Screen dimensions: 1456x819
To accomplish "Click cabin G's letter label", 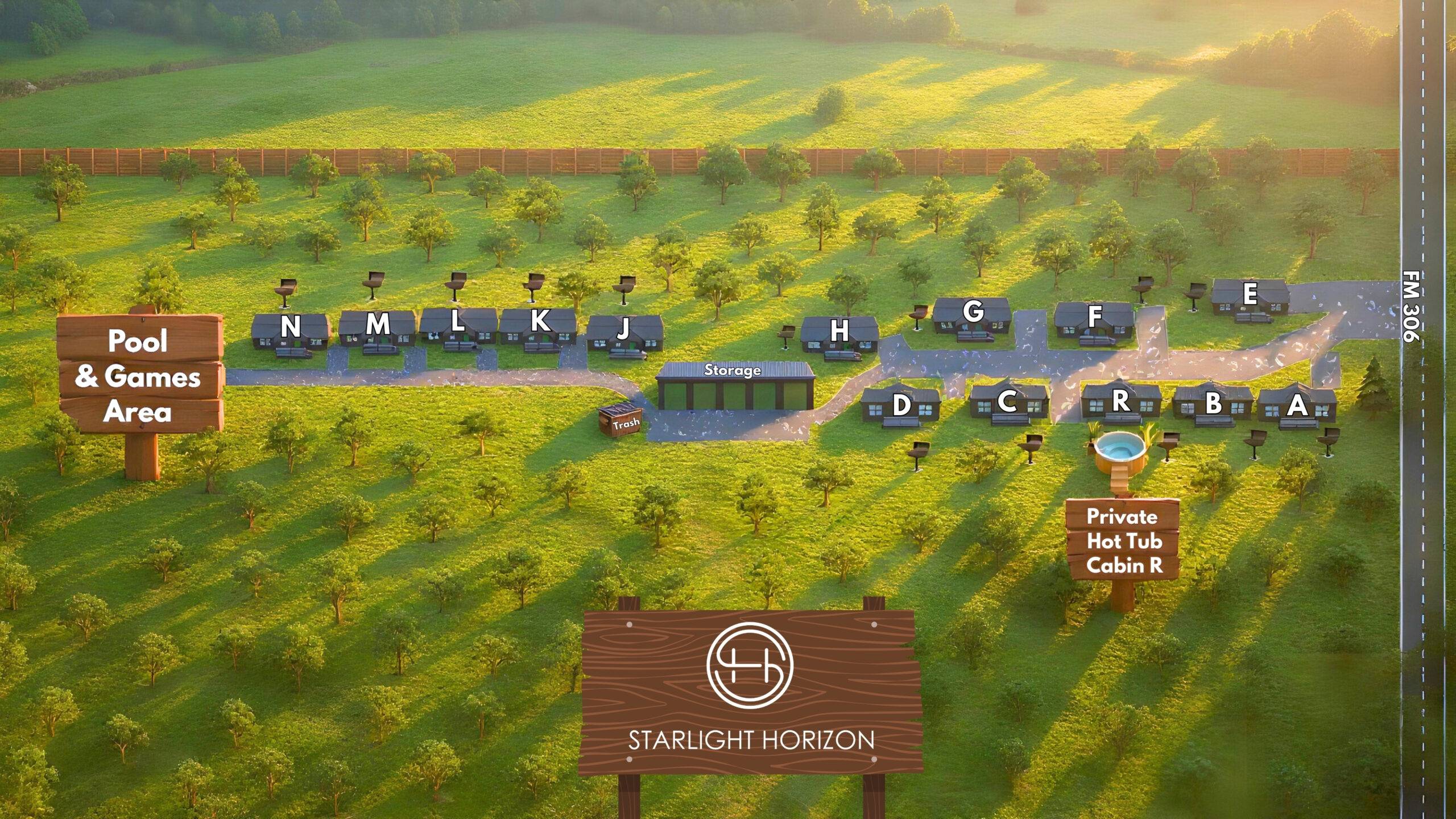I will (974, 311).
